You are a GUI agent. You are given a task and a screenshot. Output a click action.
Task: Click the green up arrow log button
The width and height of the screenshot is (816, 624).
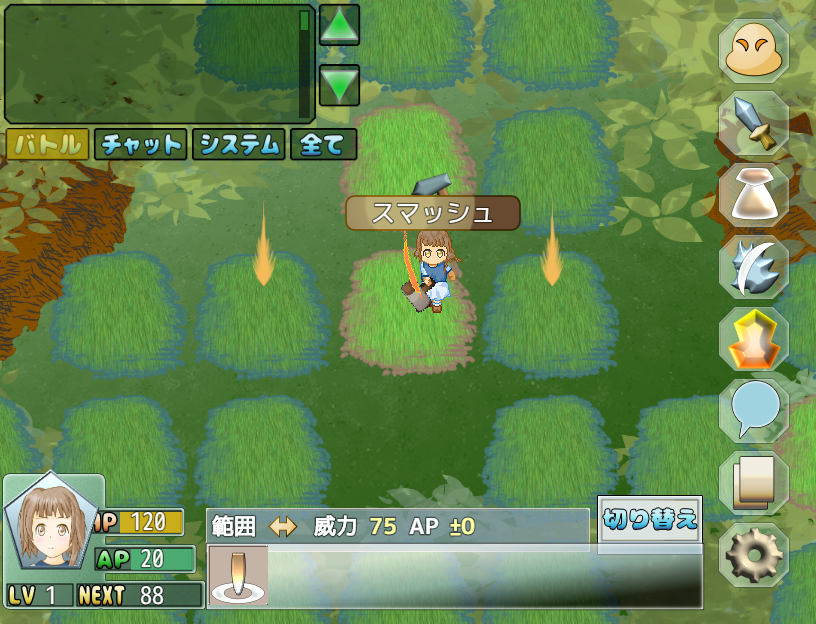339,25
